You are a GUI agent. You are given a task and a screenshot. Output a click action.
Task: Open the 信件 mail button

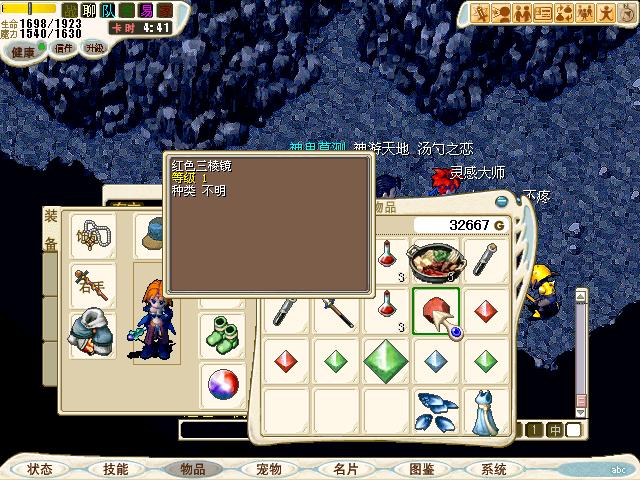63,48
